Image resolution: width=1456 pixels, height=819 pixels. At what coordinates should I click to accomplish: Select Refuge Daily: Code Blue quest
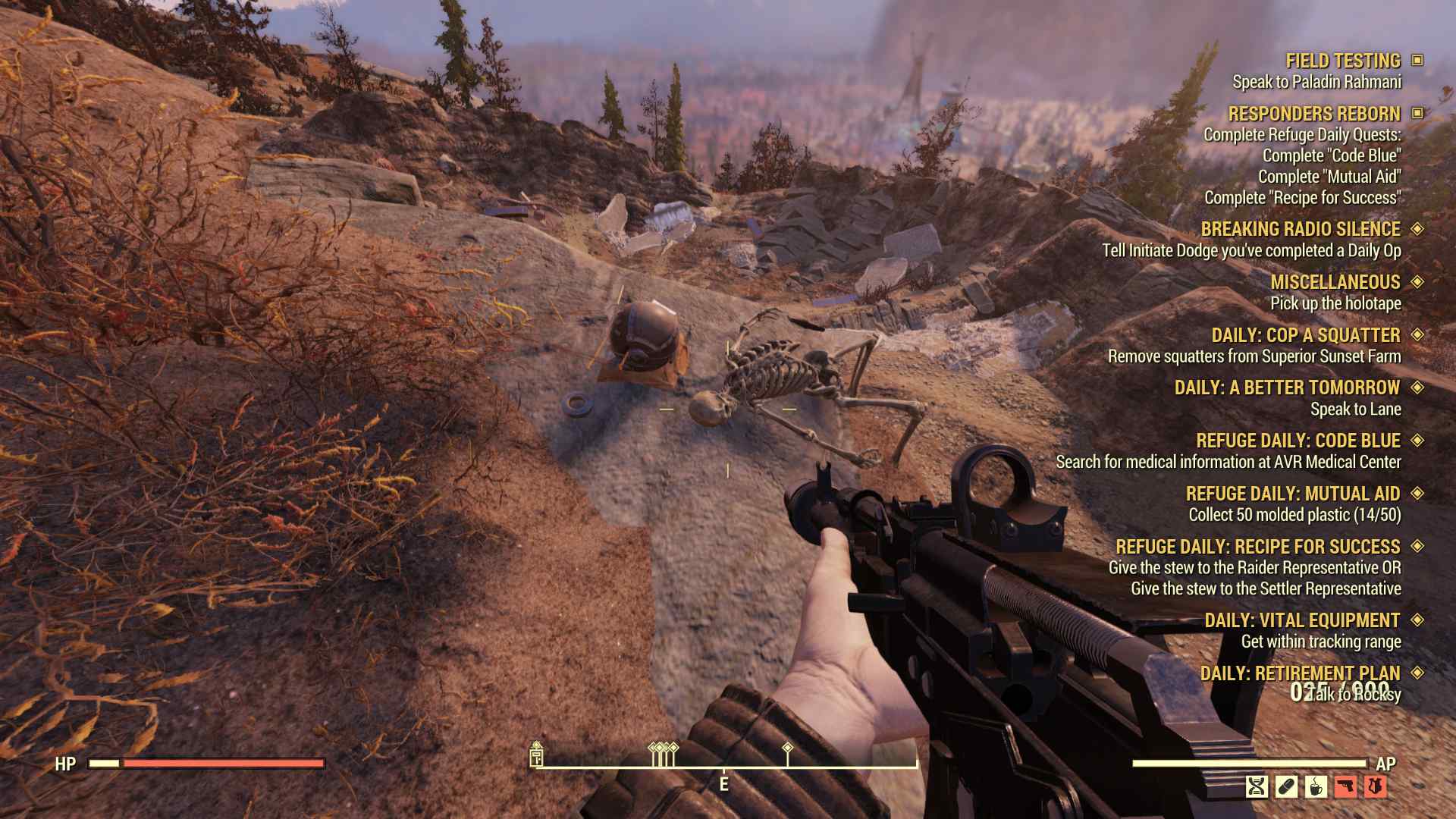pyautogui.click(x=1298, y=441)
